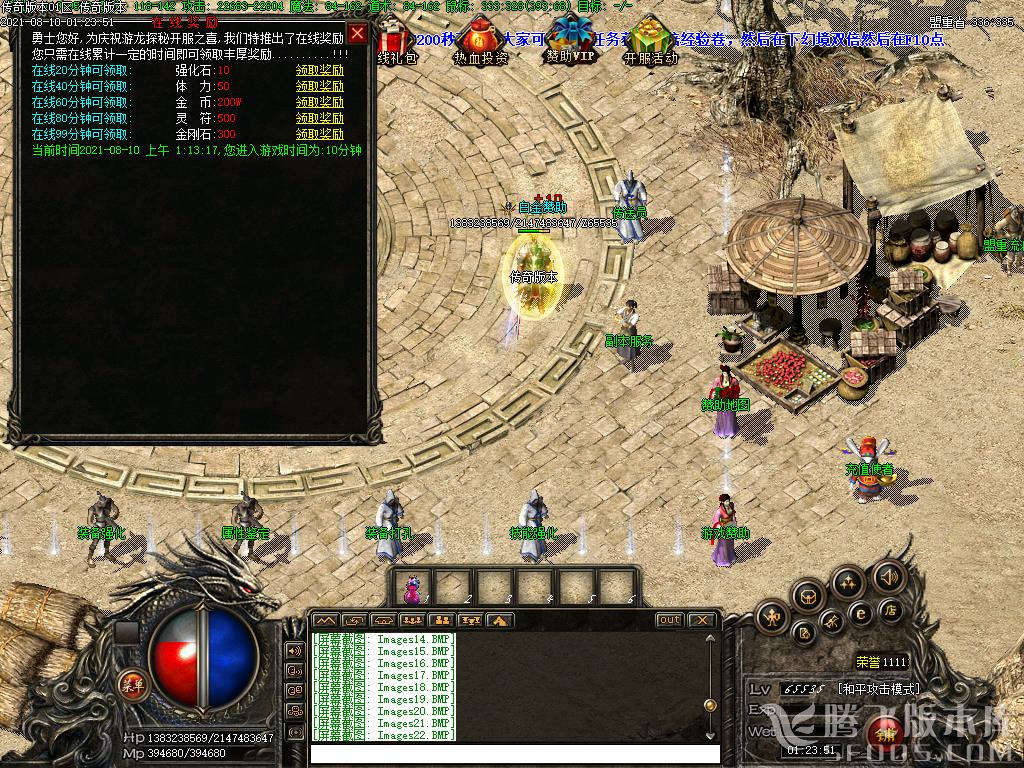Viewport: 1024px width, 768px height.
Task: Claim the 99-minute 金刚石 reward
Action: [319, 135]
